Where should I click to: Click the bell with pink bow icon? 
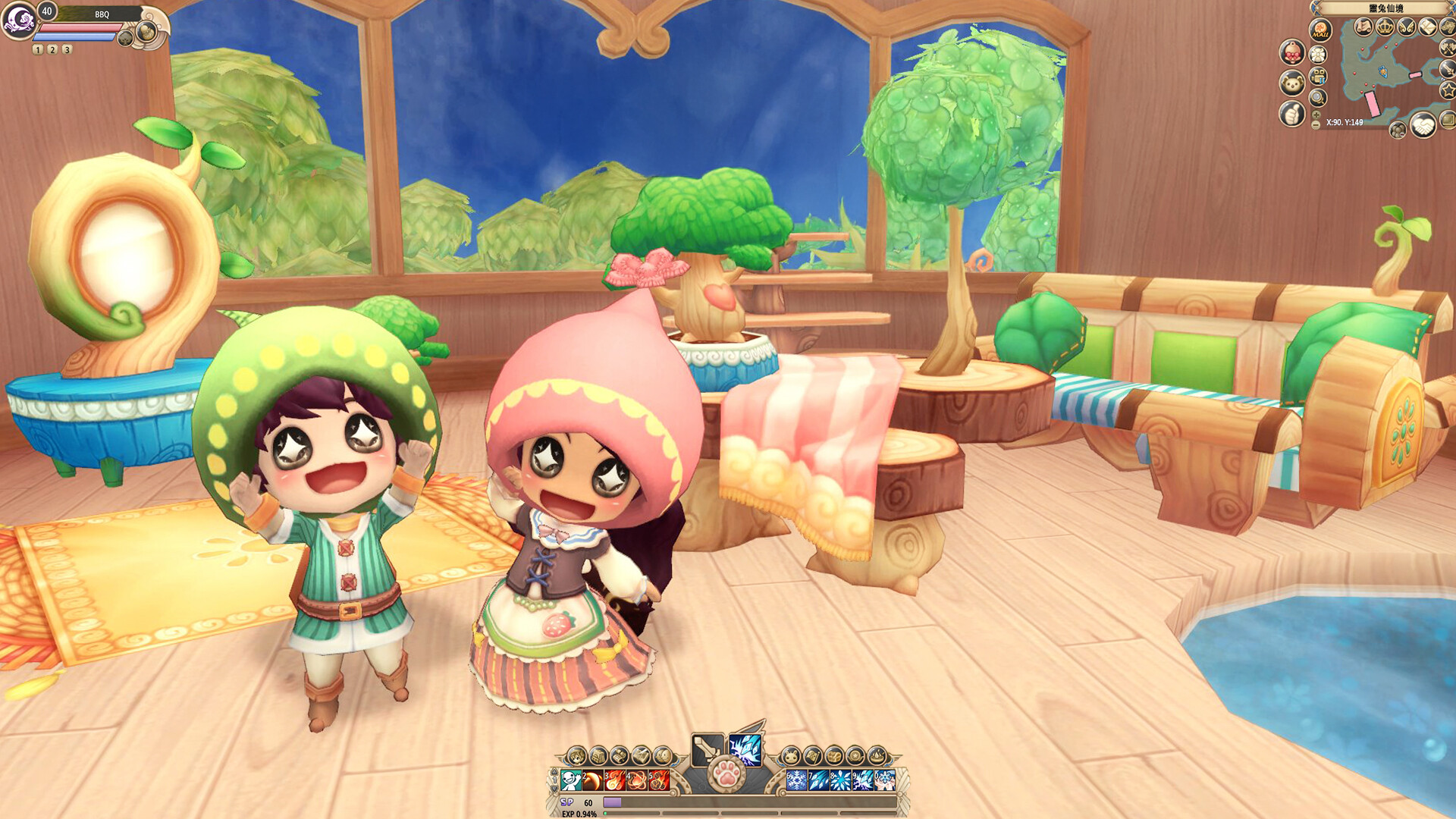pos(1291,53)
